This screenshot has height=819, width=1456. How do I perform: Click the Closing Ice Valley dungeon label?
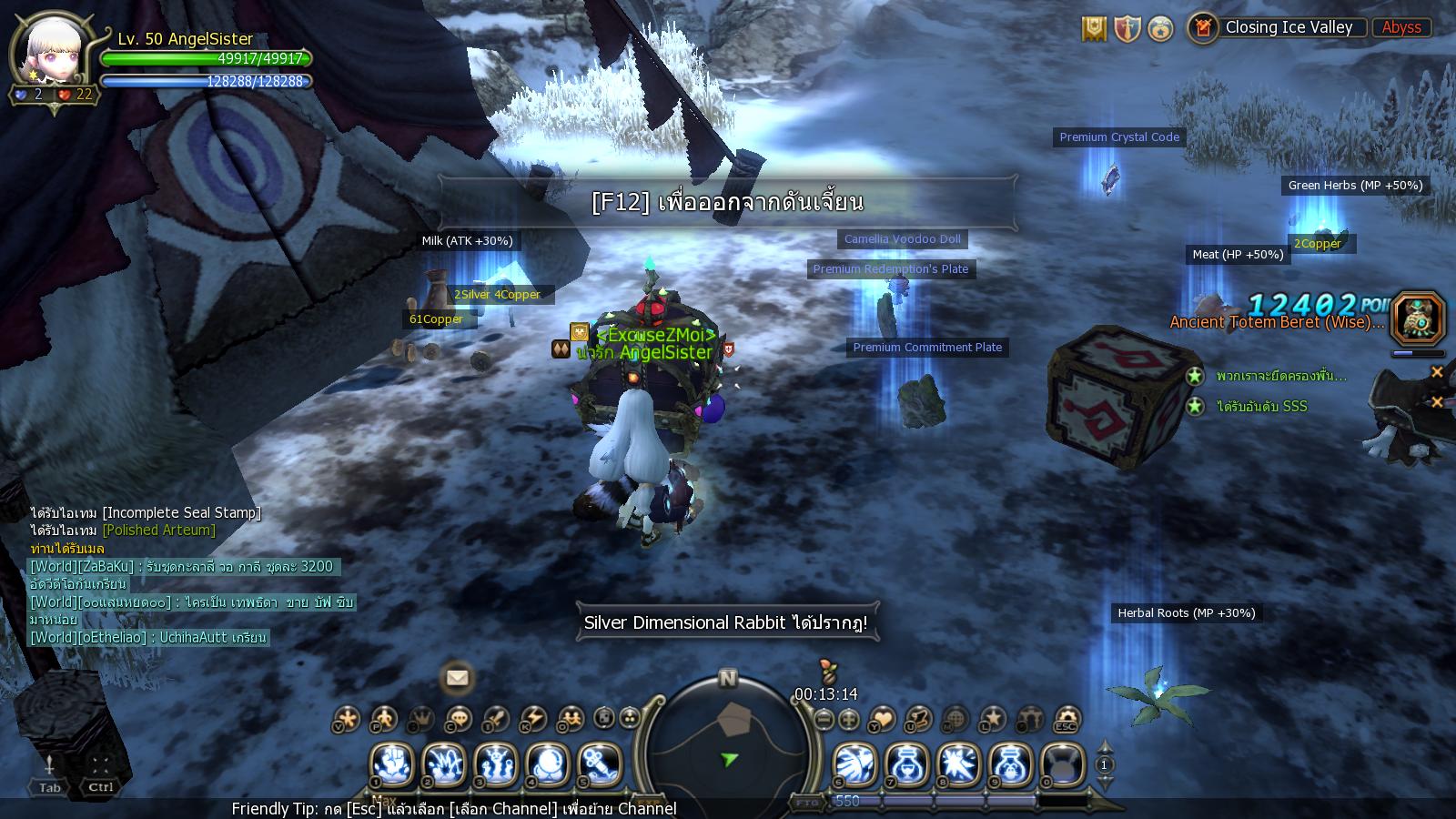1289,27
